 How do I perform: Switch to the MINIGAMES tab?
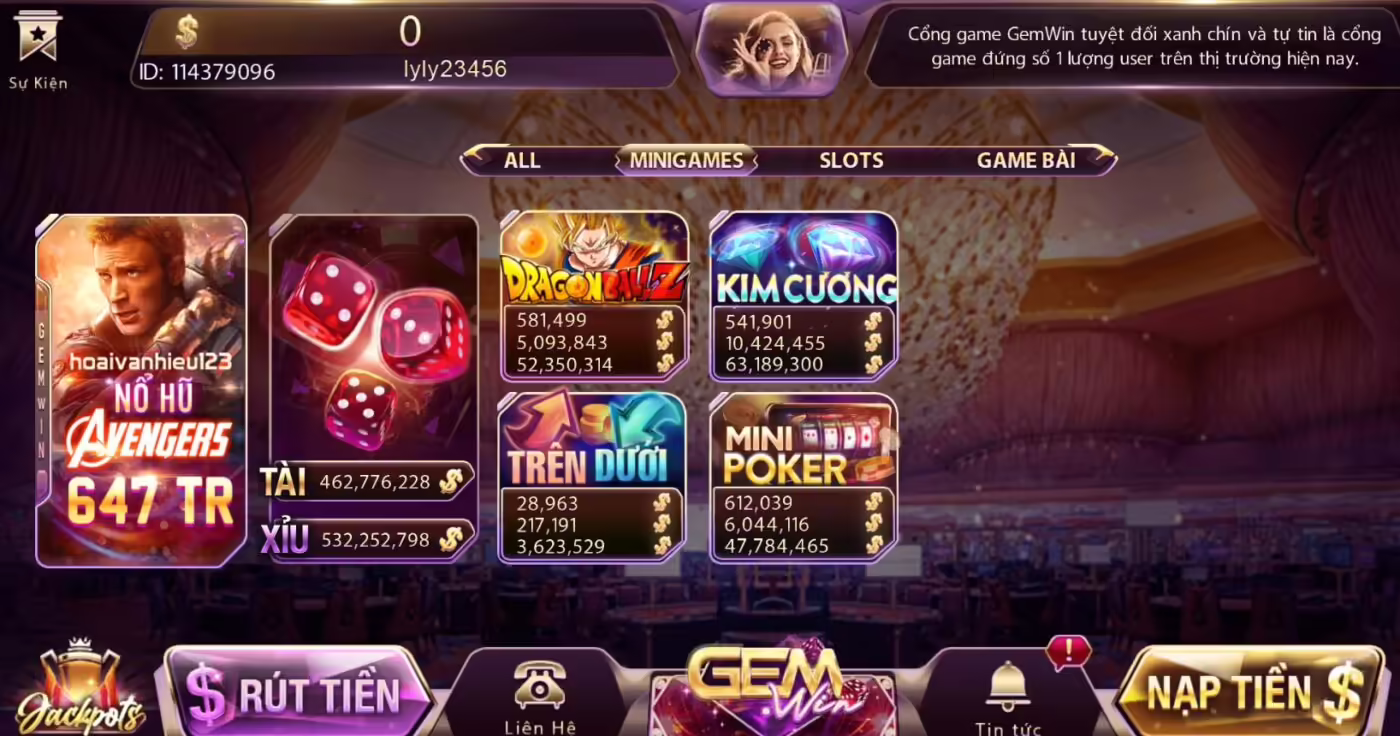click(685, 160)
